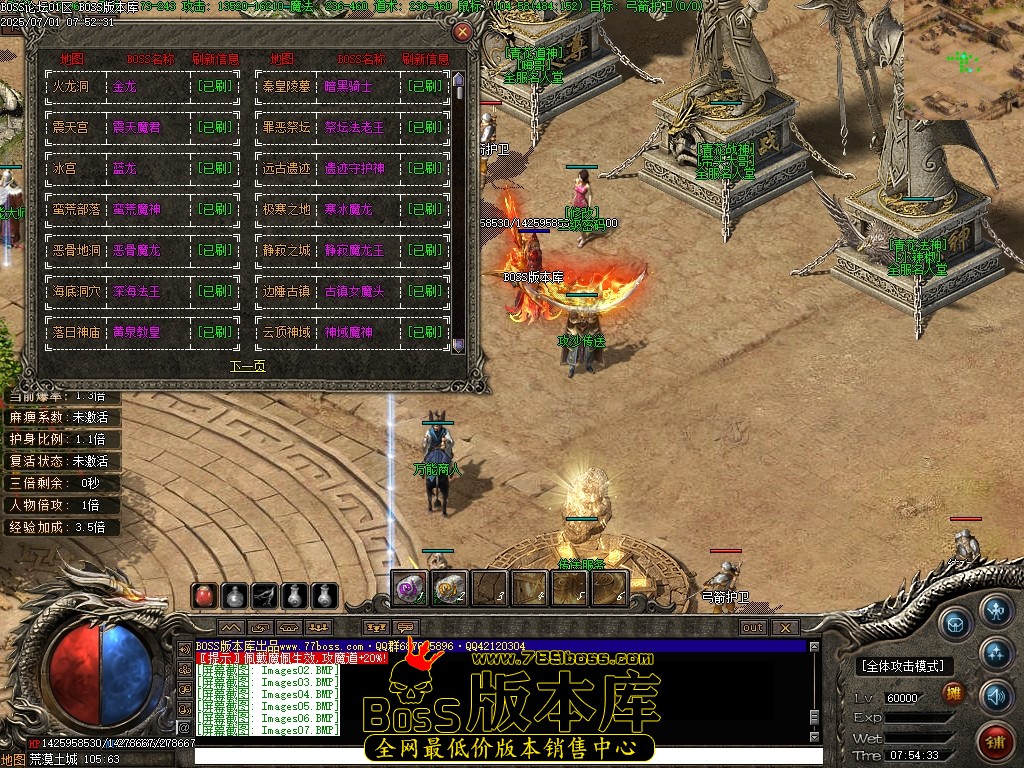Open the red 铺 shop button

tap(995, 741)
